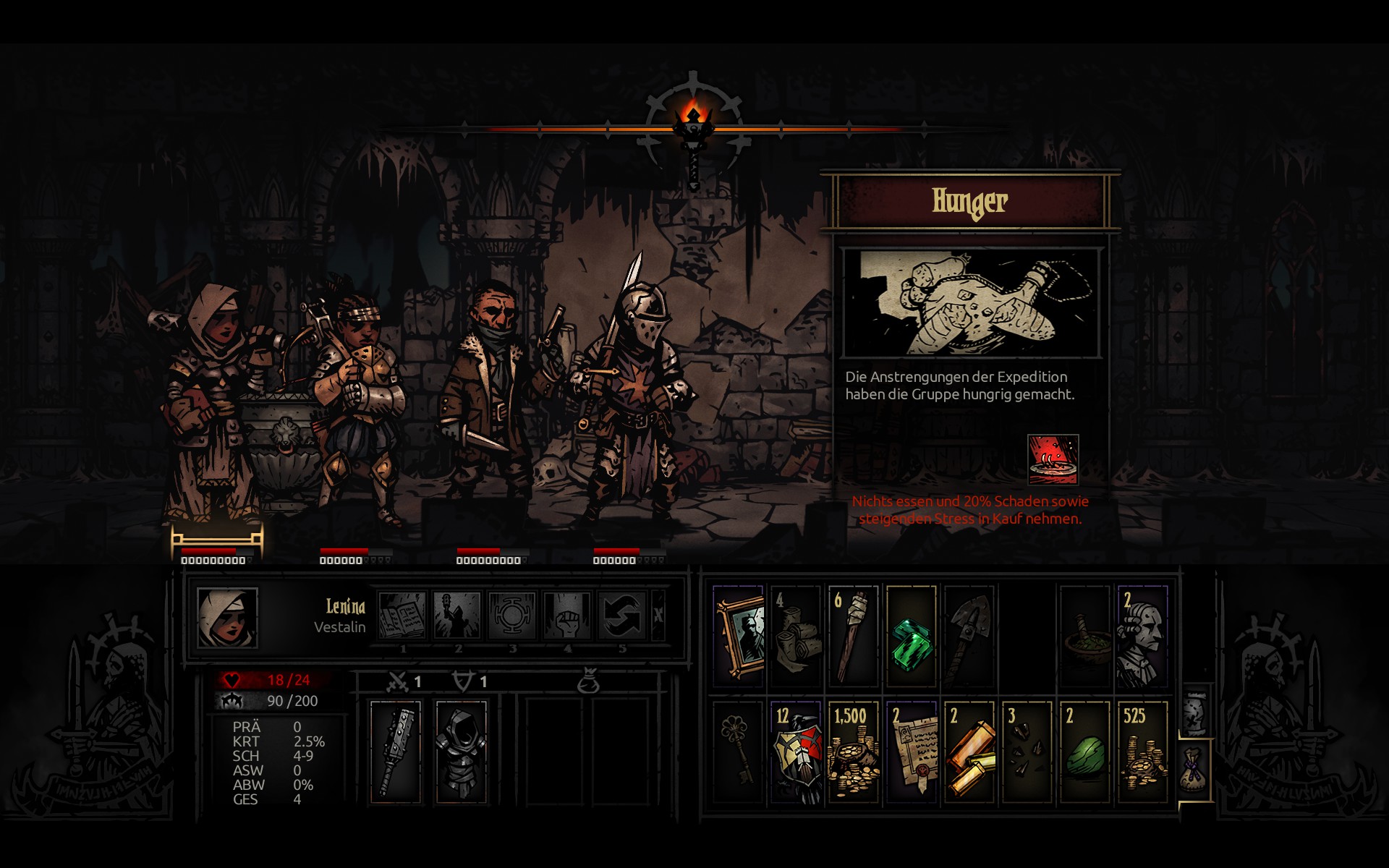
Task: Click the 1,500 gold pile
Action: click(853, 752)
